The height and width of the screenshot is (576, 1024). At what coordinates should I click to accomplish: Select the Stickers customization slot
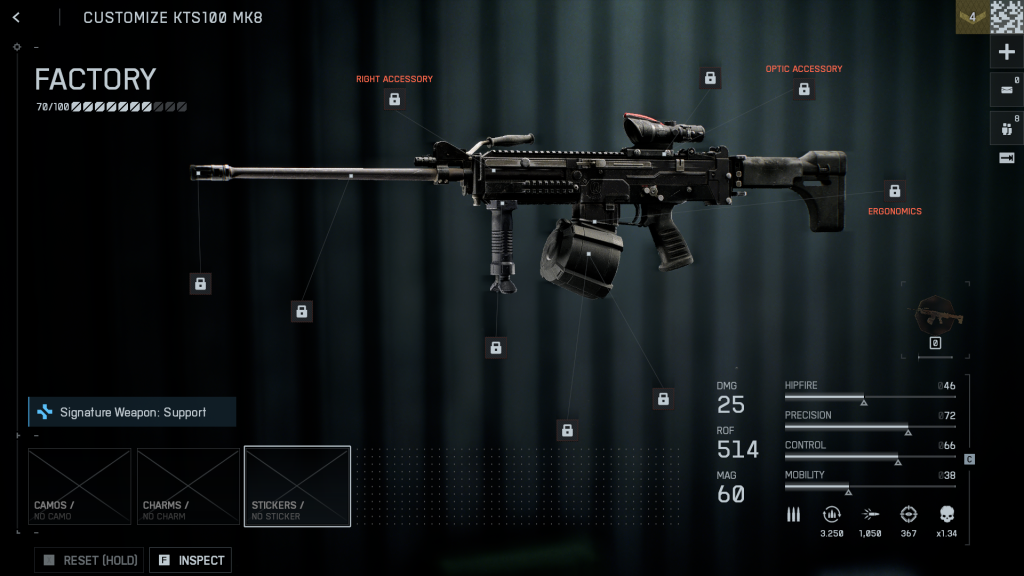click(297, 486)
